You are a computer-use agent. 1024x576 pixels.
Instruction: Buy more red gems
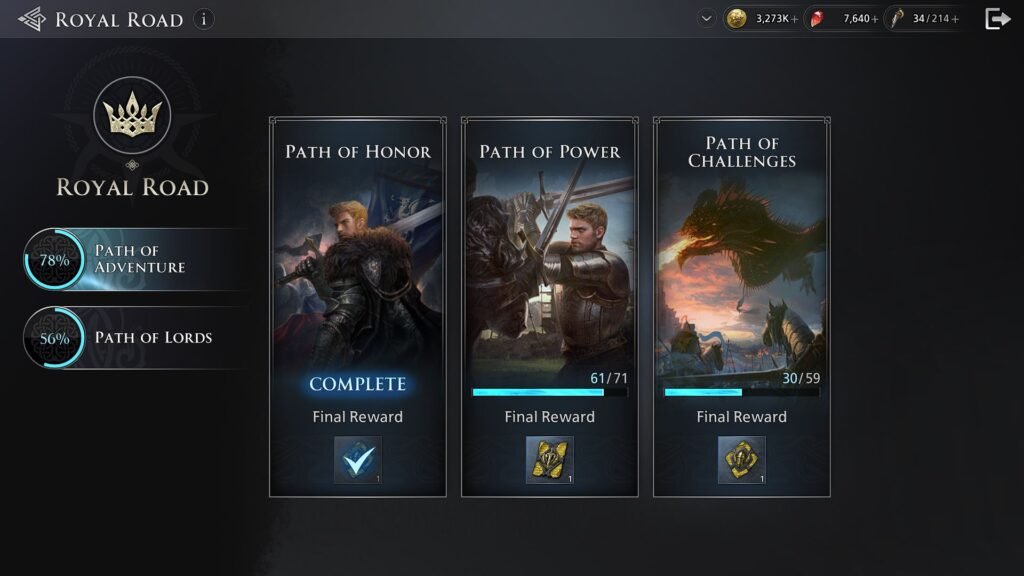(875, 19)
